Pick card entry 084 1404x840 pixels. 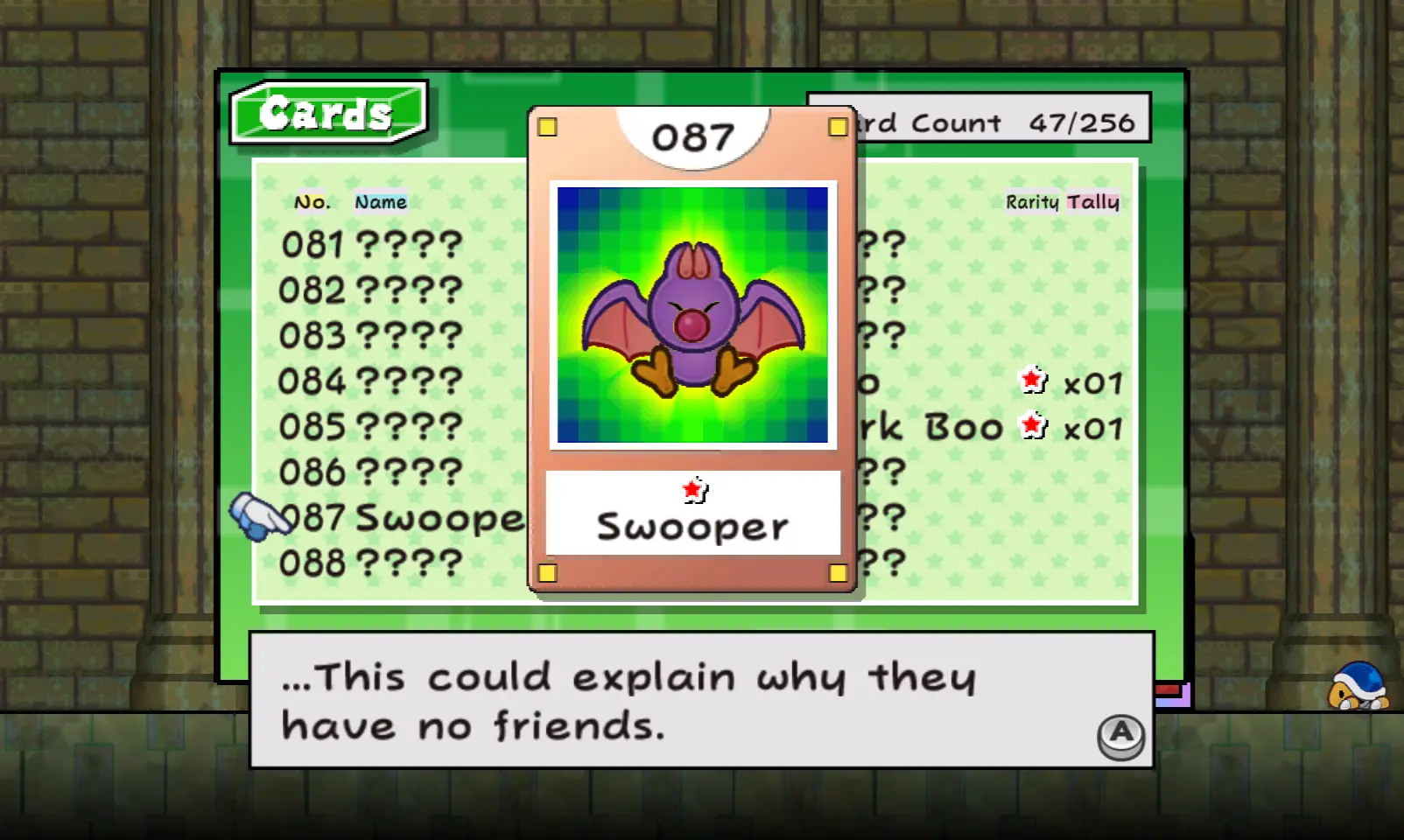coord(371,381)
